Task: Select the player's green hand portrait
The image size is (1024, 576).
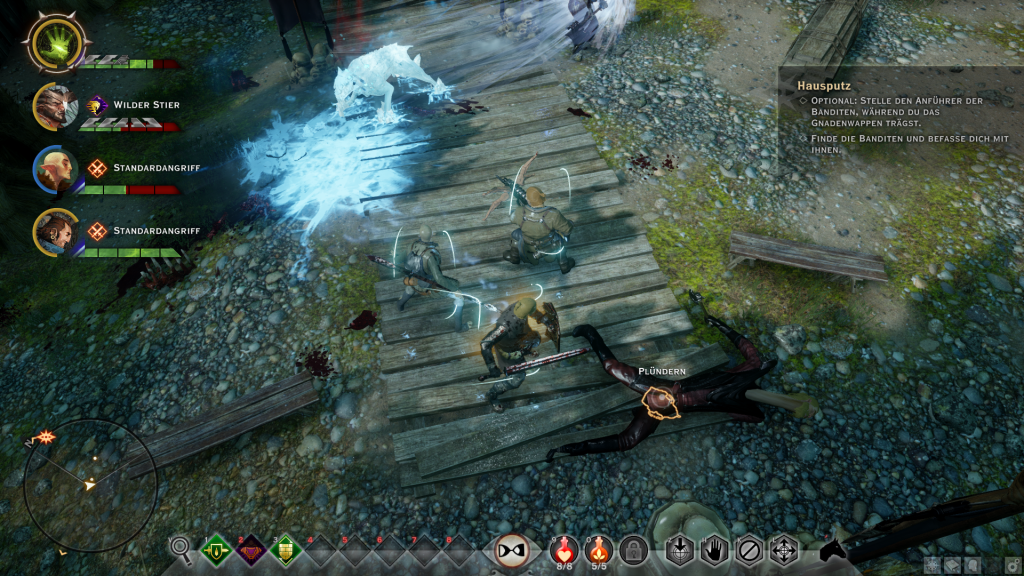Action: pyautogui.click(x=58, y=41)
